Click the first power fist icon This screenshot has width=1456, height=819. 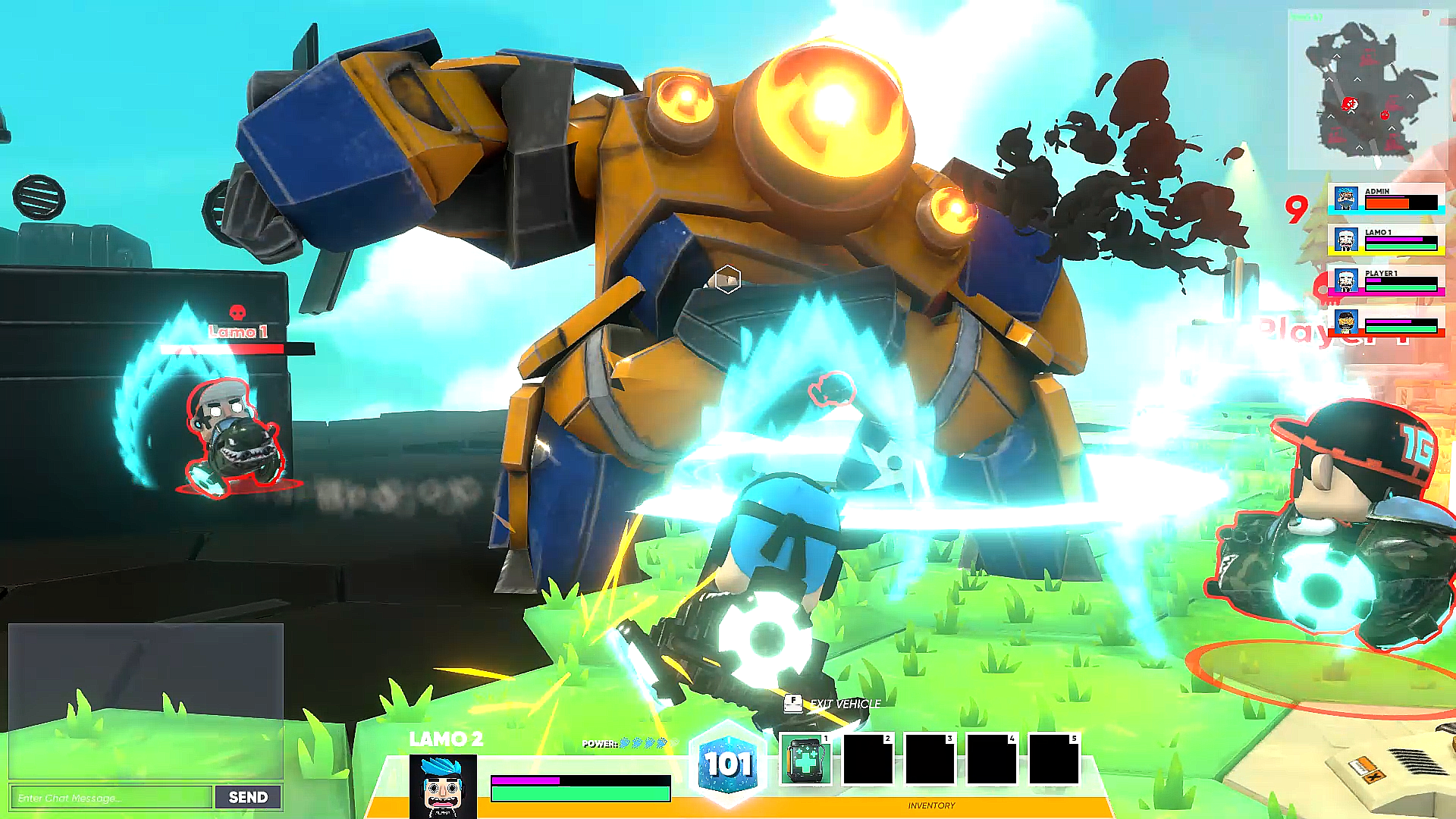click(625, 744)
